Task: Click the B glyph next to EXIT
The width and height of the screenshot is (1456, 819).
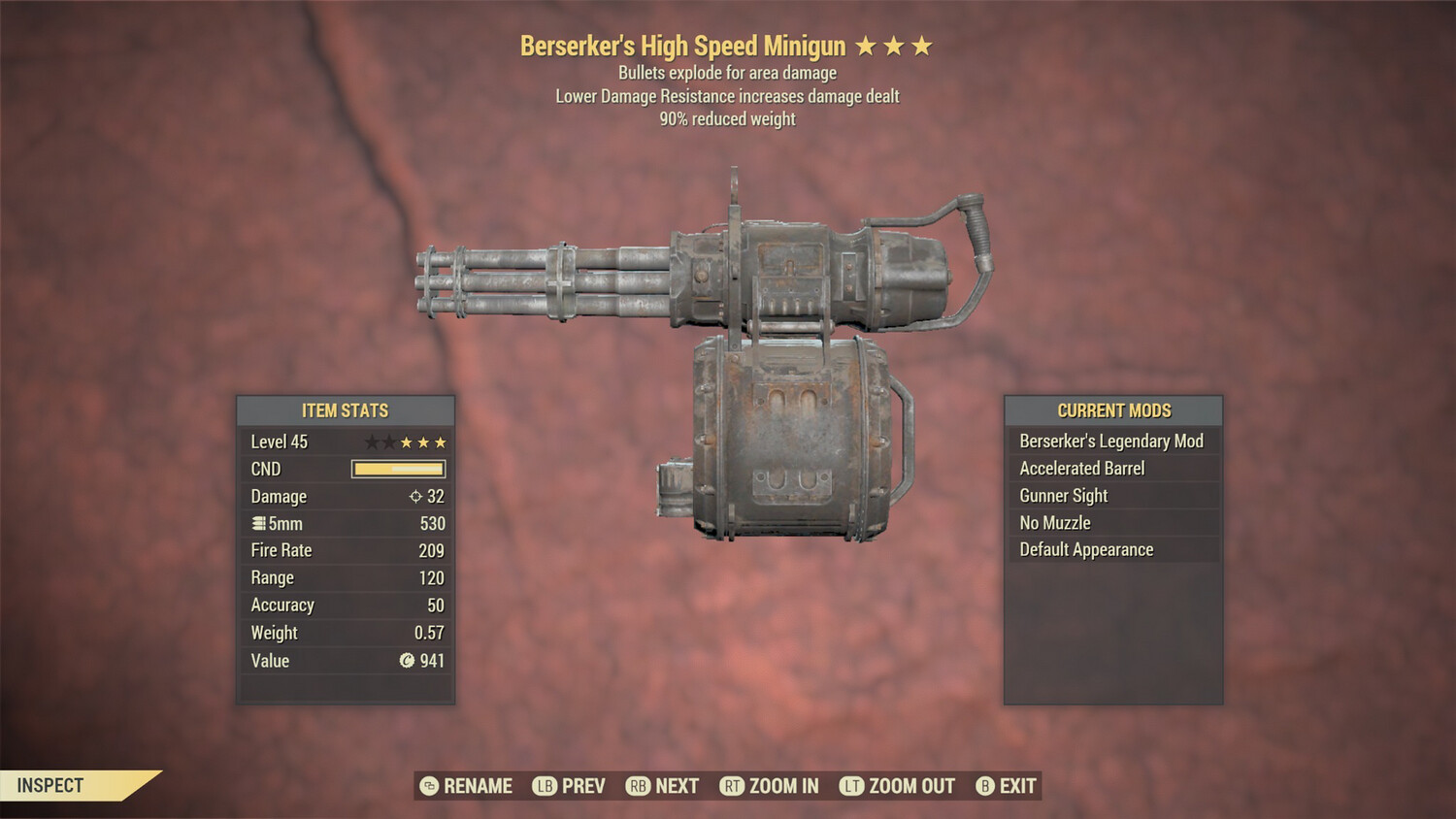Action: click(x=986, y=786)
